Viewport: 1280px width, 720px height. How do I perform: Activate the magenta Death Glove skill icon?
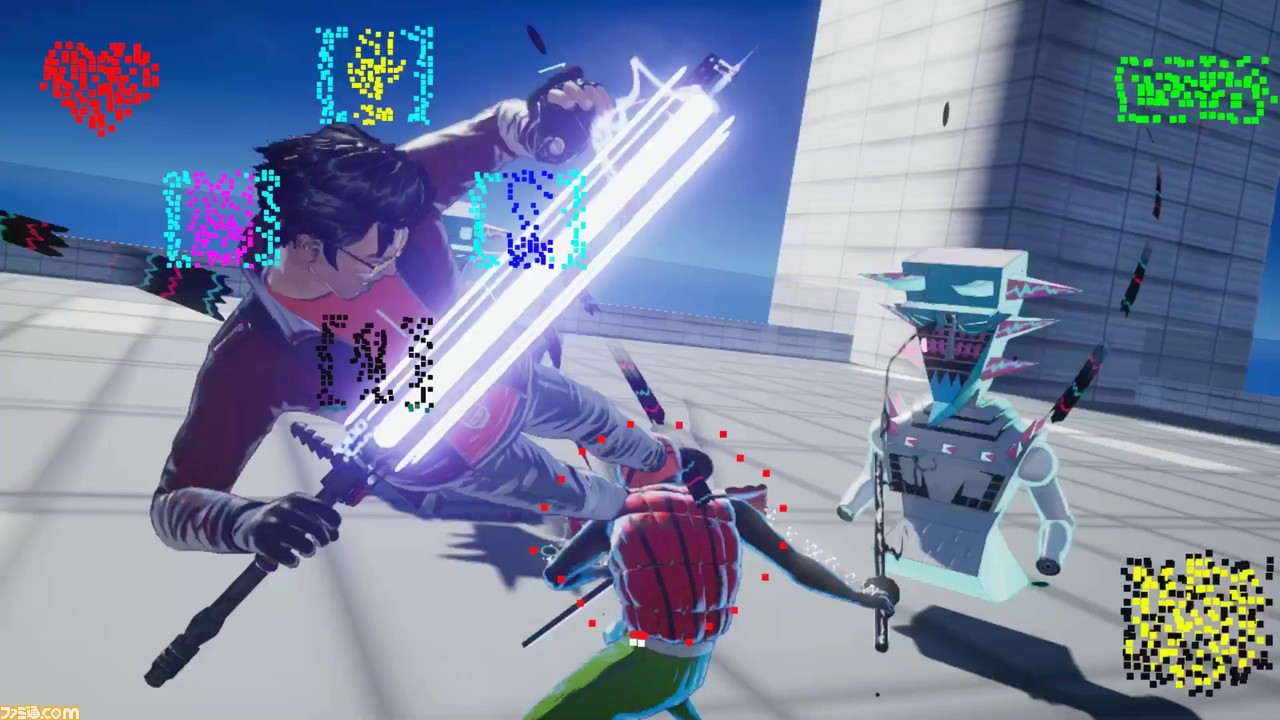coord(221,219)
